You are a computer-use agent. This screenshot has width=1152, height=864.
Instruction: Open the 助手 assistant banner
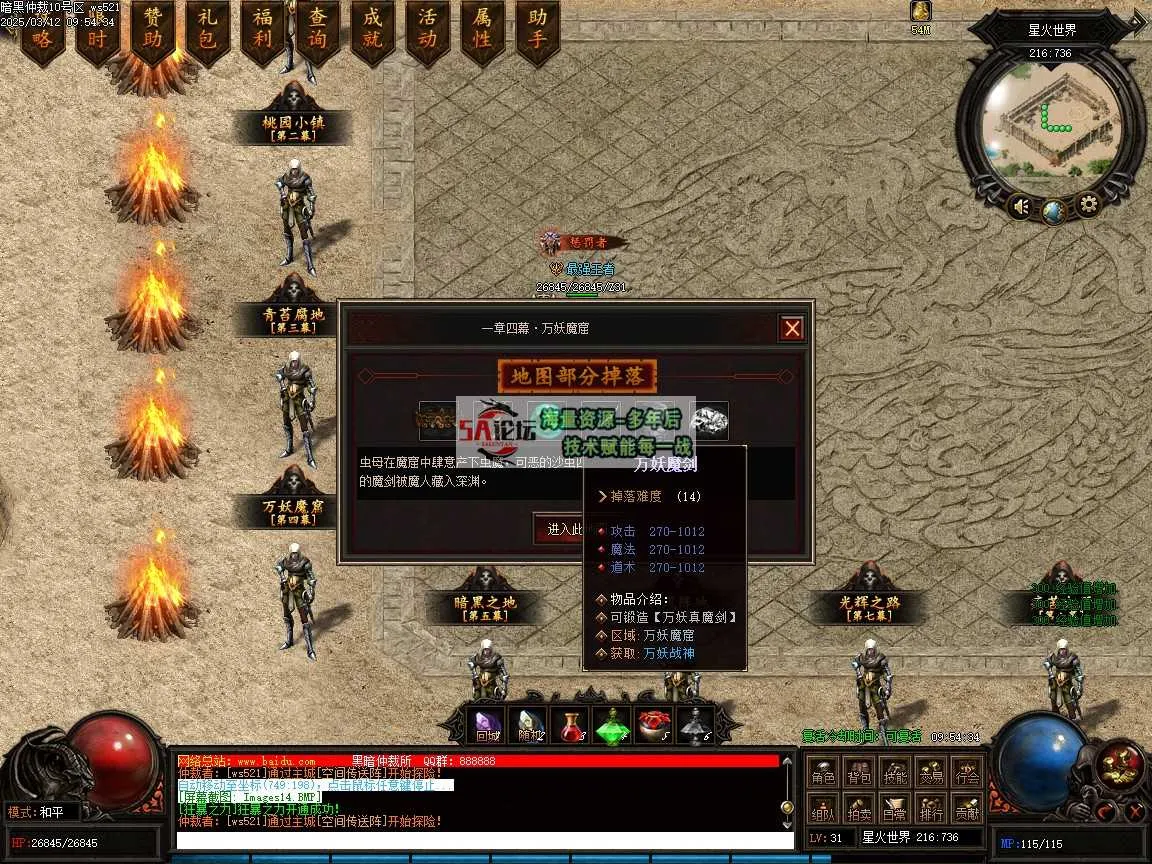click(x=538, y=30)
